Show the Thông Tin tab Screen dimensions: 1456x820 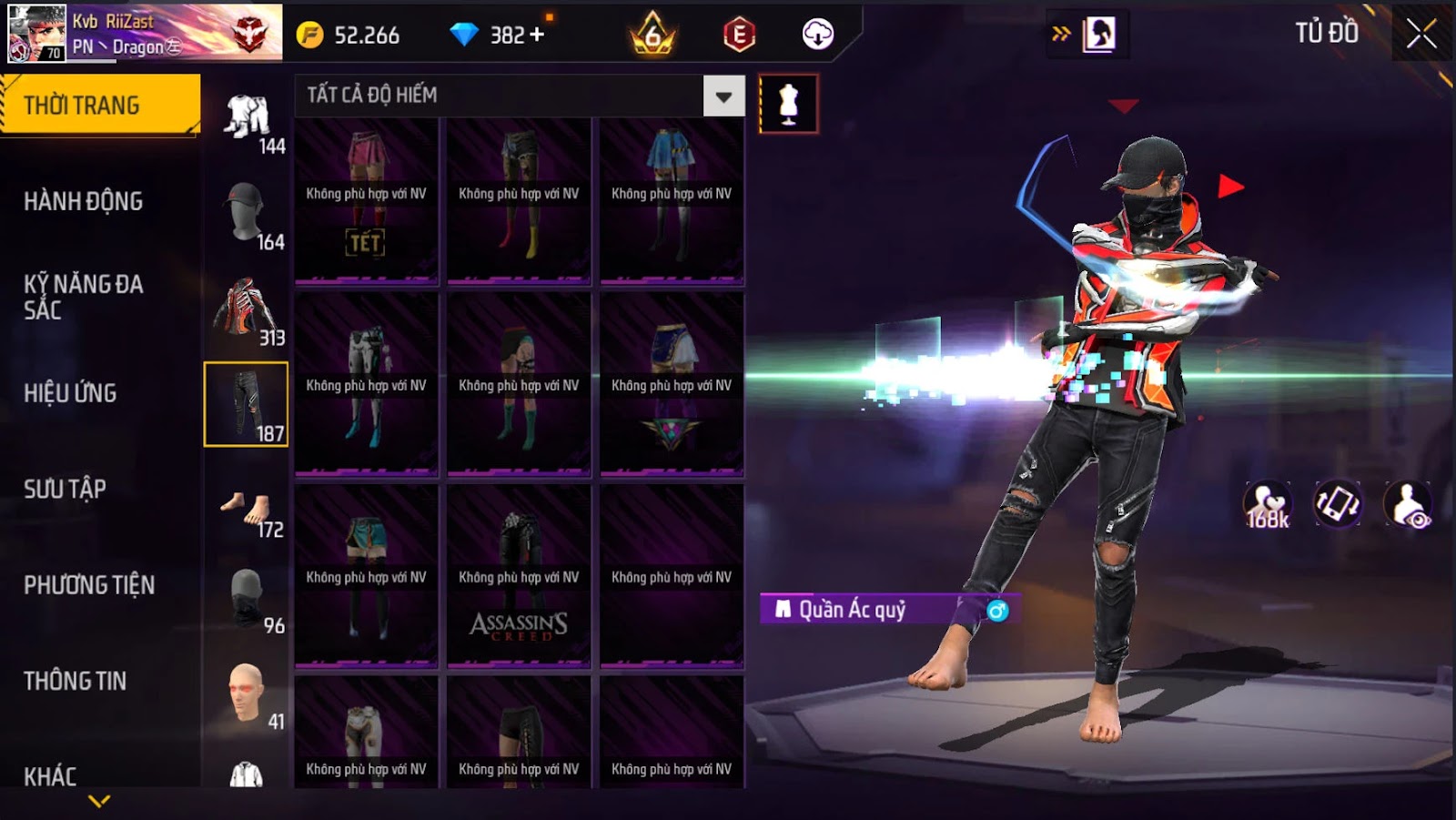click(75, 681)
